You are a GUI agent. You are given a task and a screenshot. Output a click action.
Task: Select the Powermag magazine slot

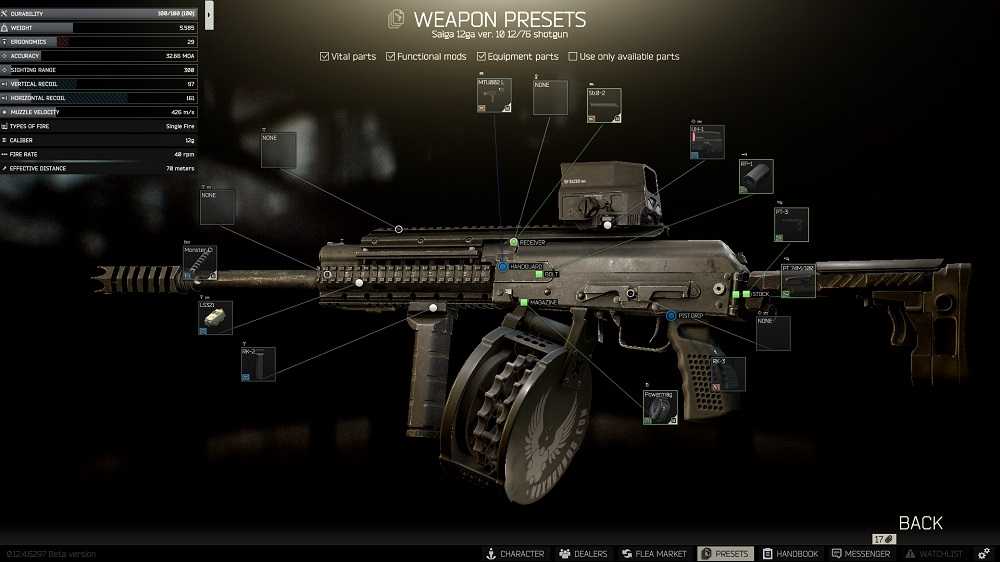pos(660,407)
